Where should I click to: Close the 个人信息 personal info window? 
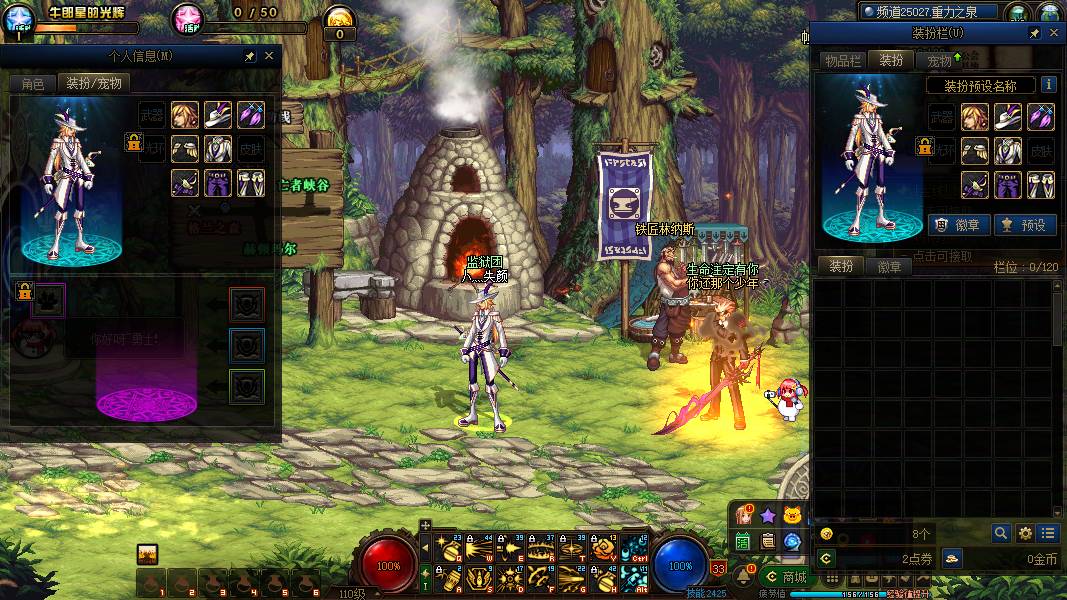tap(269, 56)
